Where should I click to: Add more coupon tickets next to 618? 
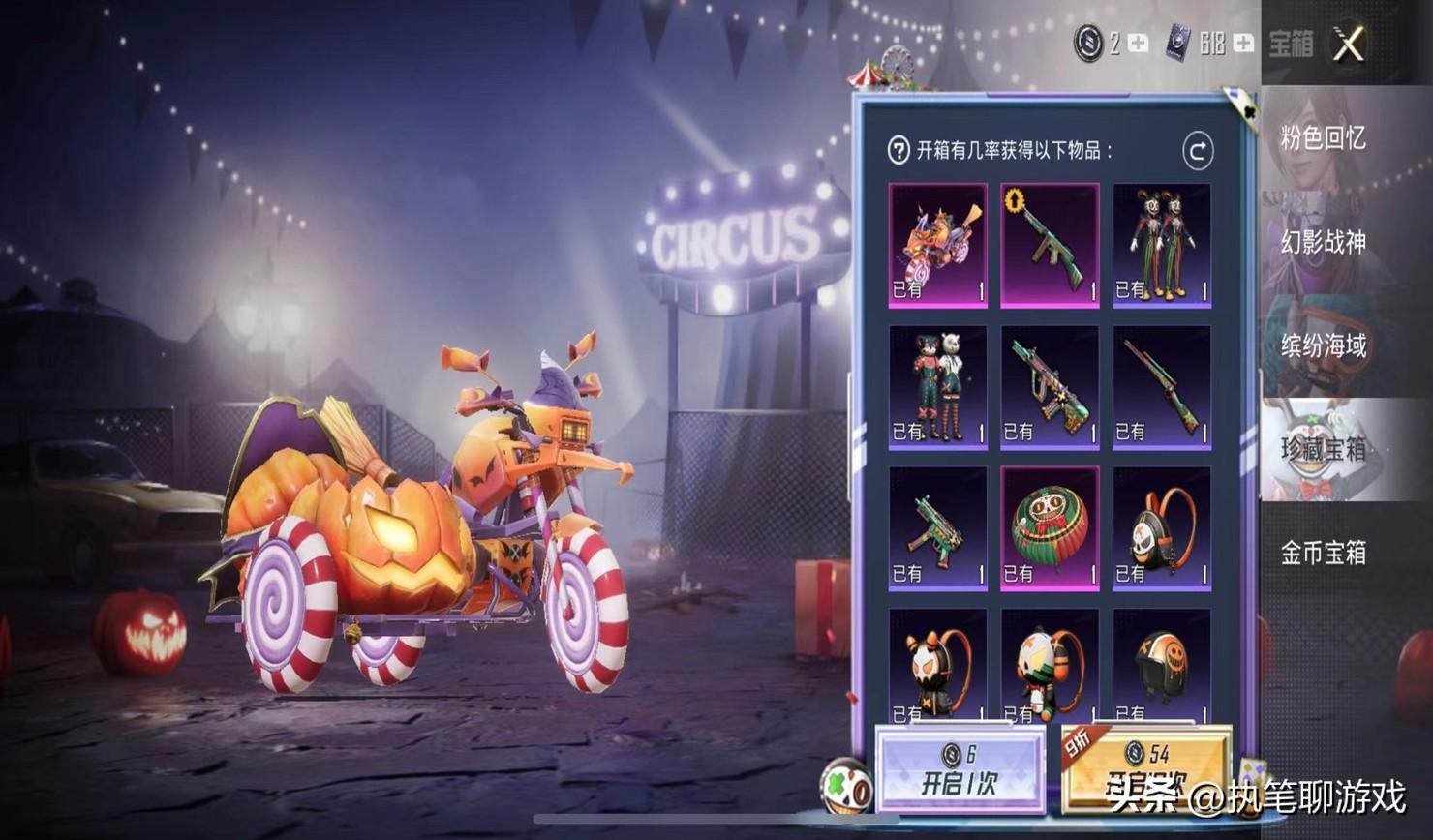[1243, 44]
